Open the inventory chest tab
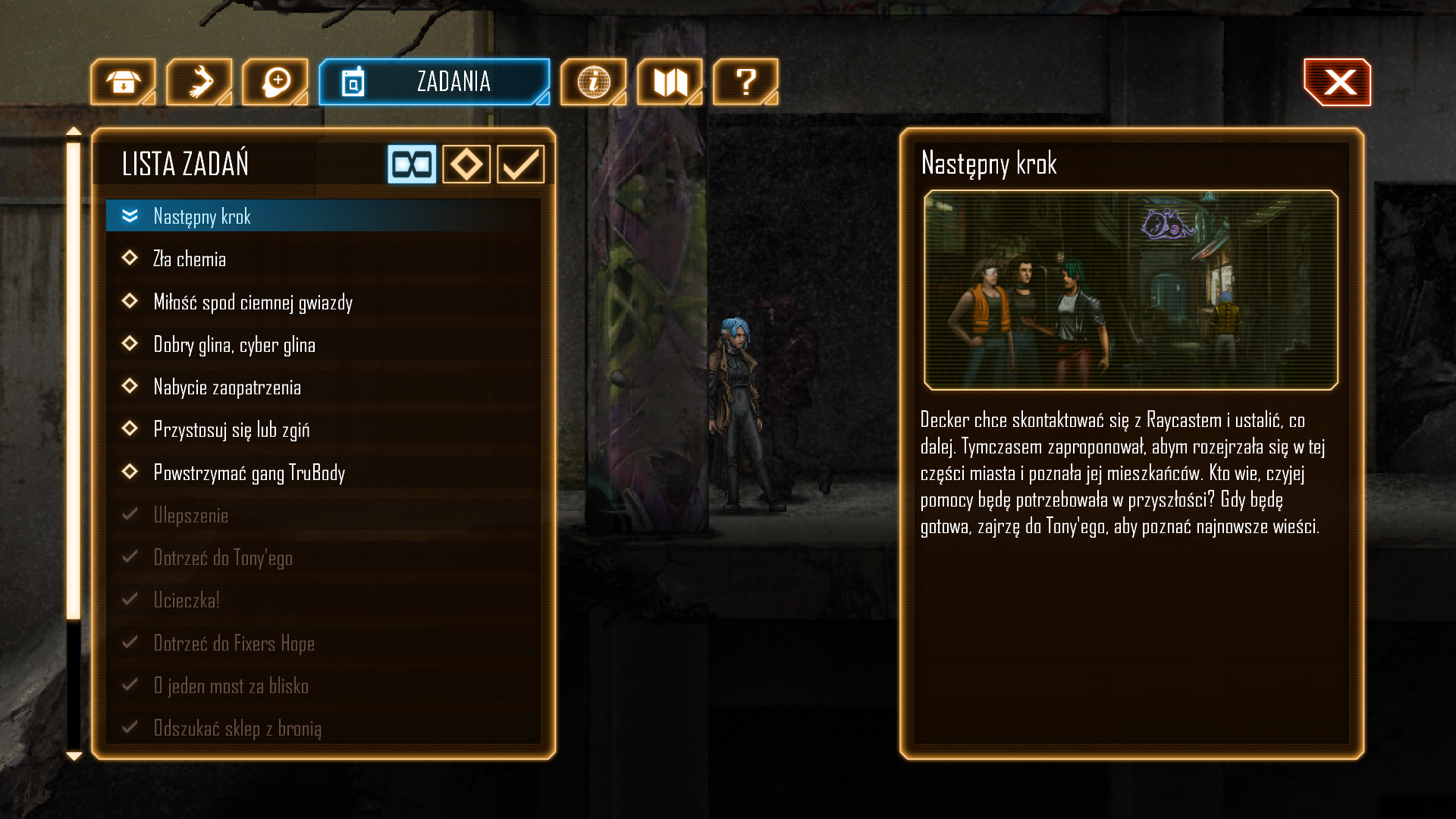 point(123,82)
